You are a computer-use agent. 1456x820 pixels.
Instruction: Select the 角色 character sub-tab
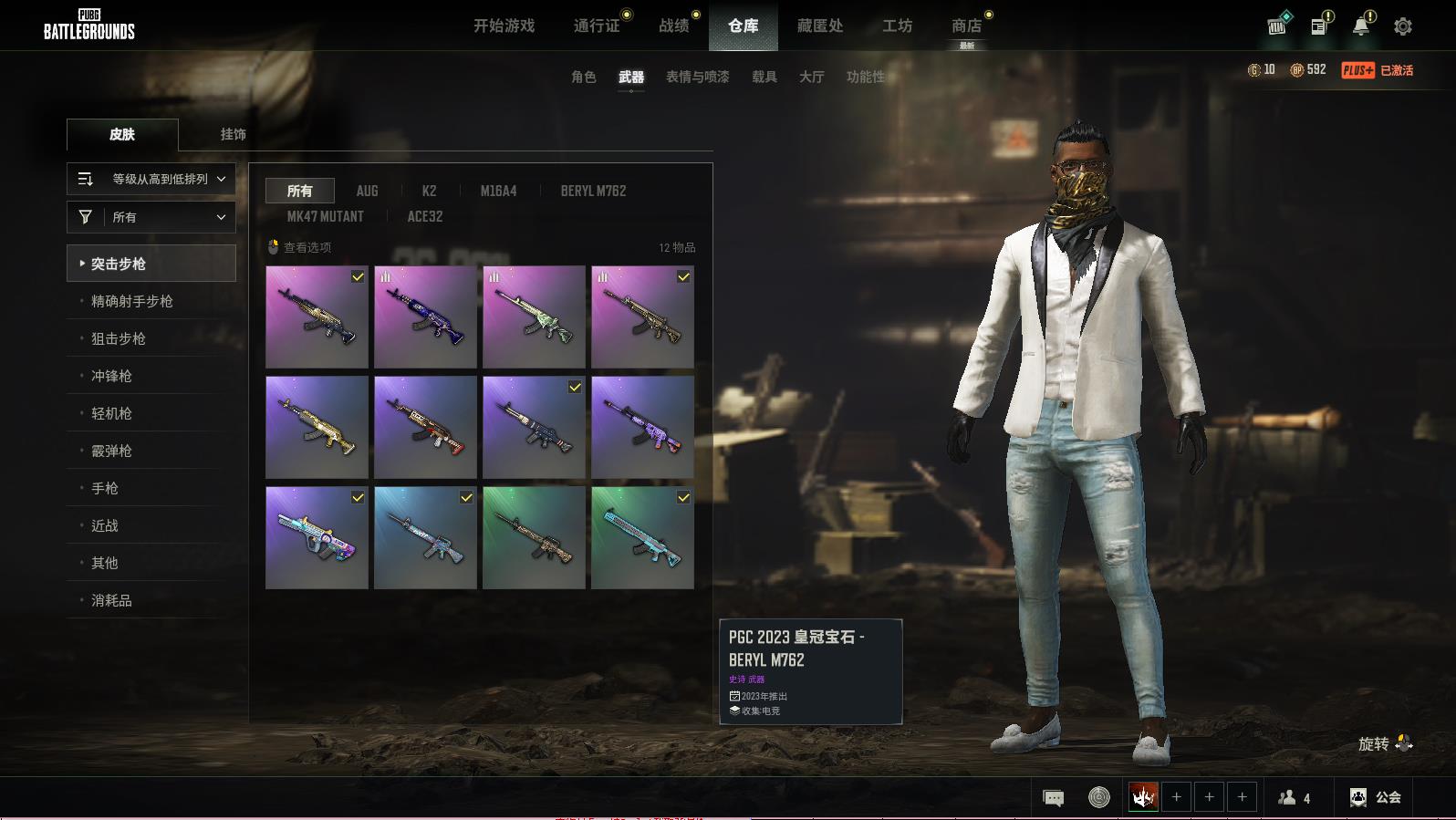coord(583,77)
